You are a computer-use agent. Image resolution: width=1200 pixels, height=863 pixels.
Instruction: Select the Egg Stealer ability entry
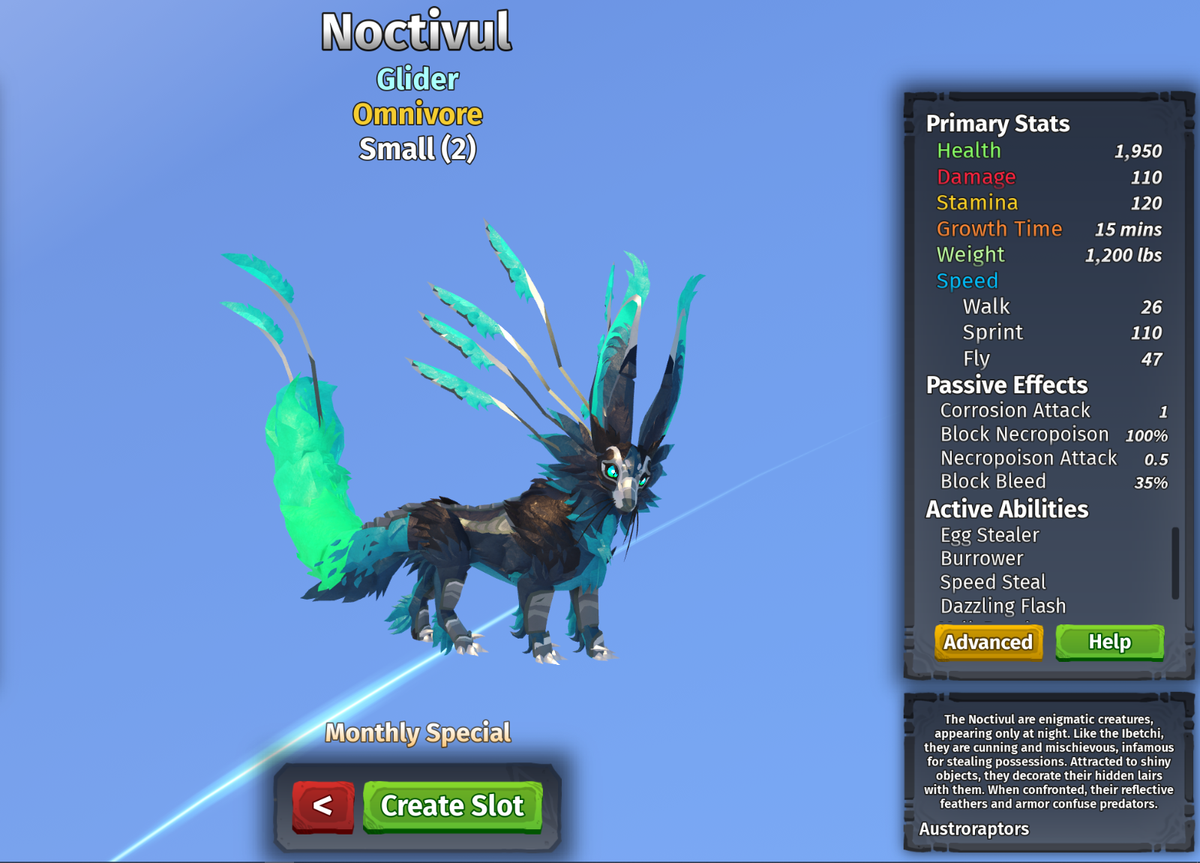pyautogui.click(x=990, y=535)
